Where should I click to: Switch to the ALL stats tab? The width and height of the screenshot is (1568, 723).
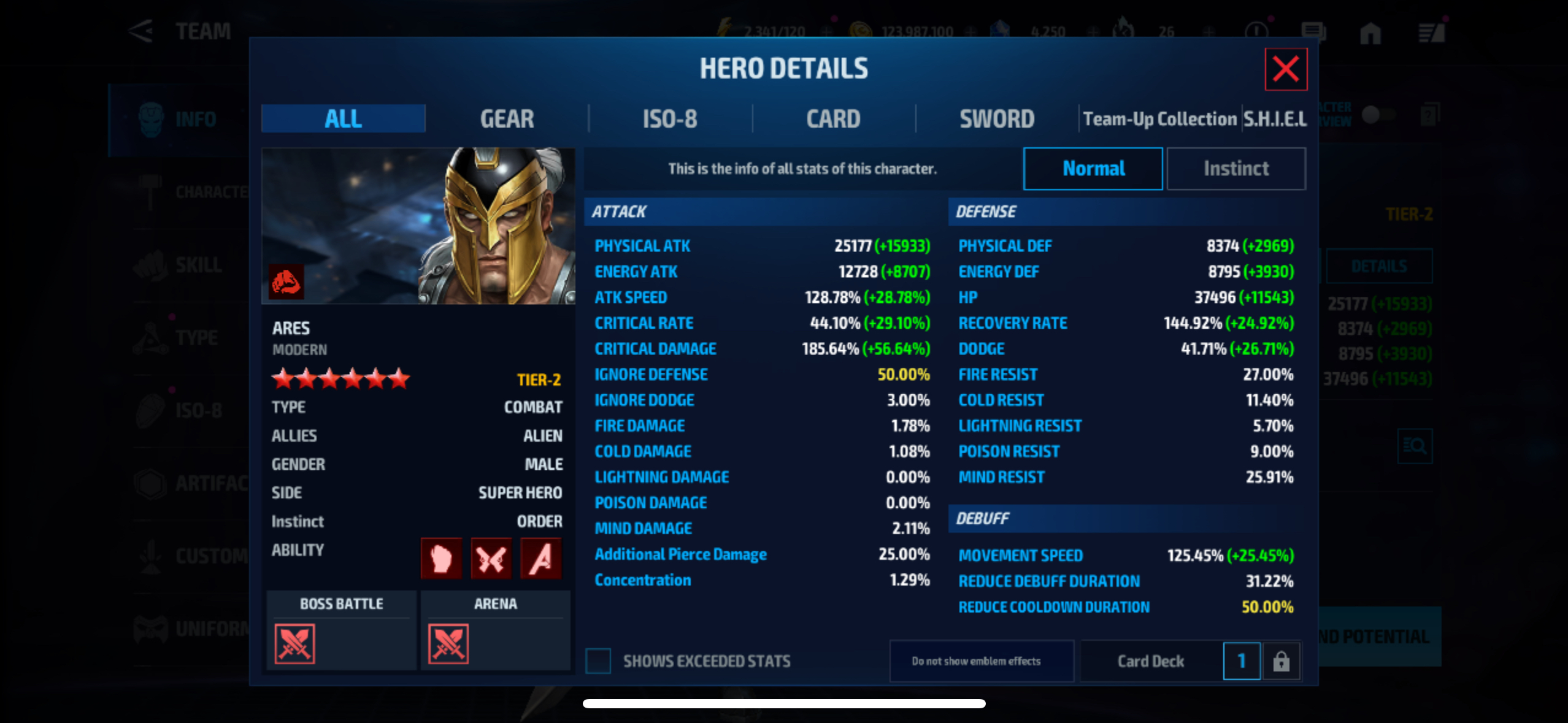pos(343,119)
